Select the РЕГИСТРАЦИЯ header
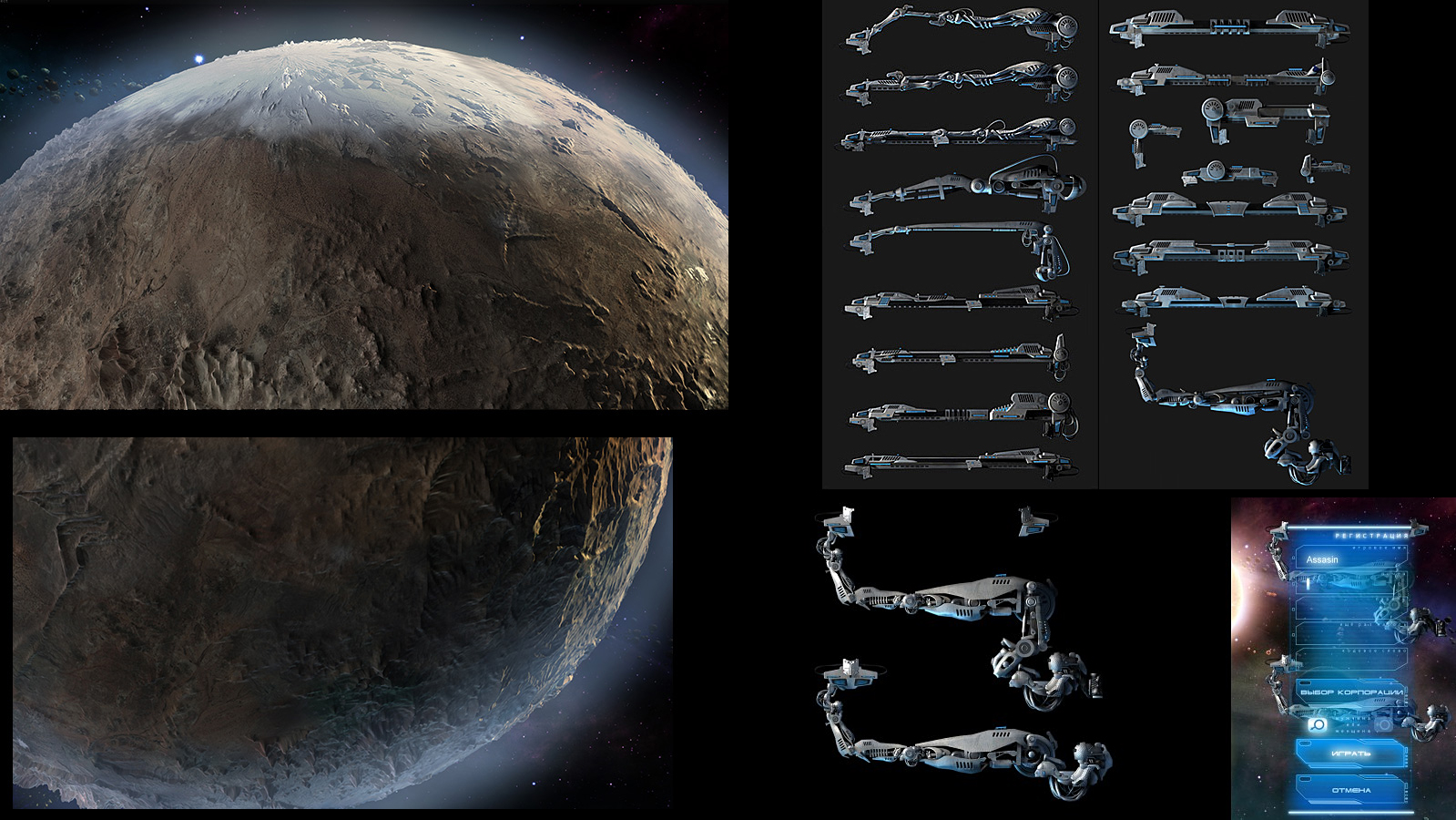The image size is (1456, 820). (x=1371, y=534)
